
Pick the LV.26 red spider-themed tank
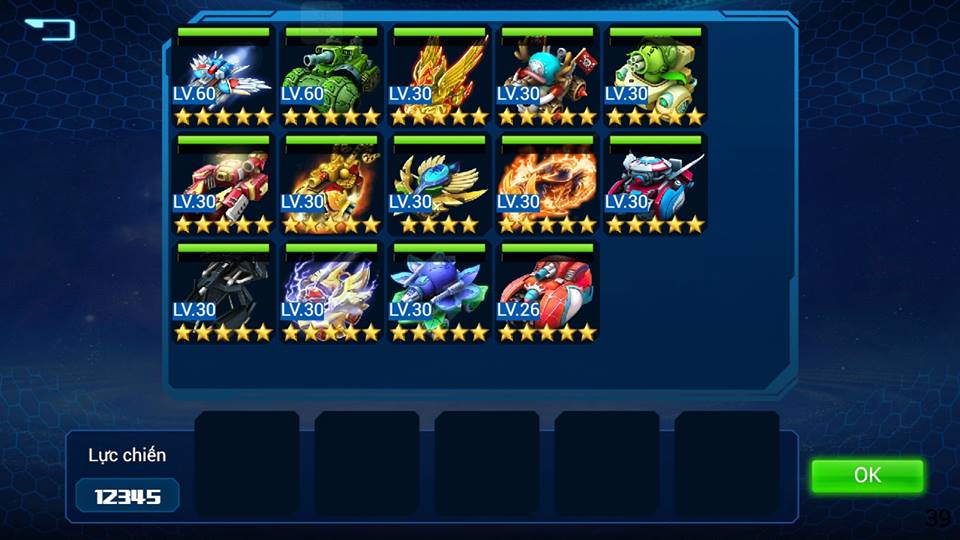(x=547, y=292)
